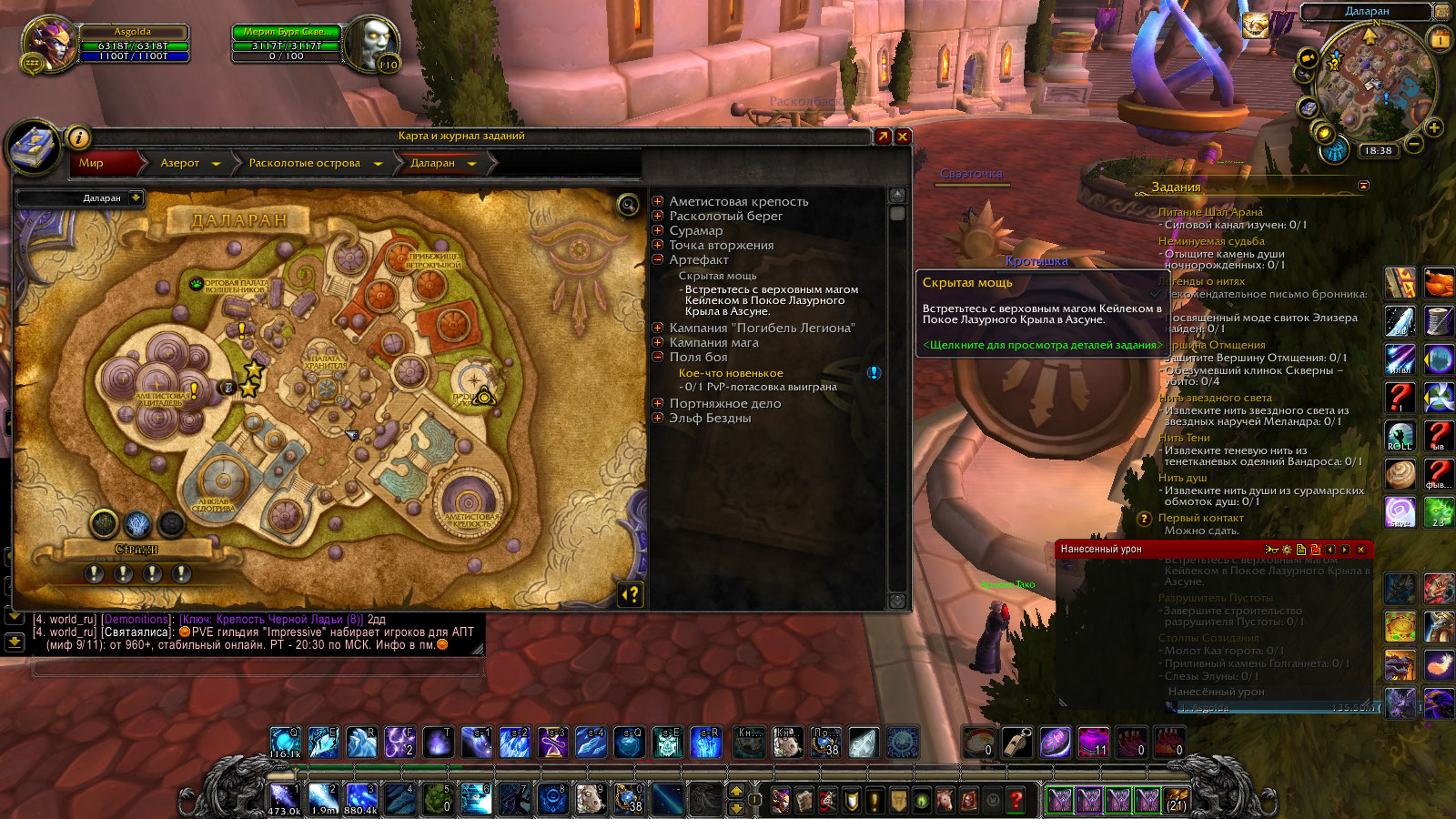1456x819 pixels.
Task: Open the Крепость Черной Ладьи key chat link
Action: coord(271,620)
